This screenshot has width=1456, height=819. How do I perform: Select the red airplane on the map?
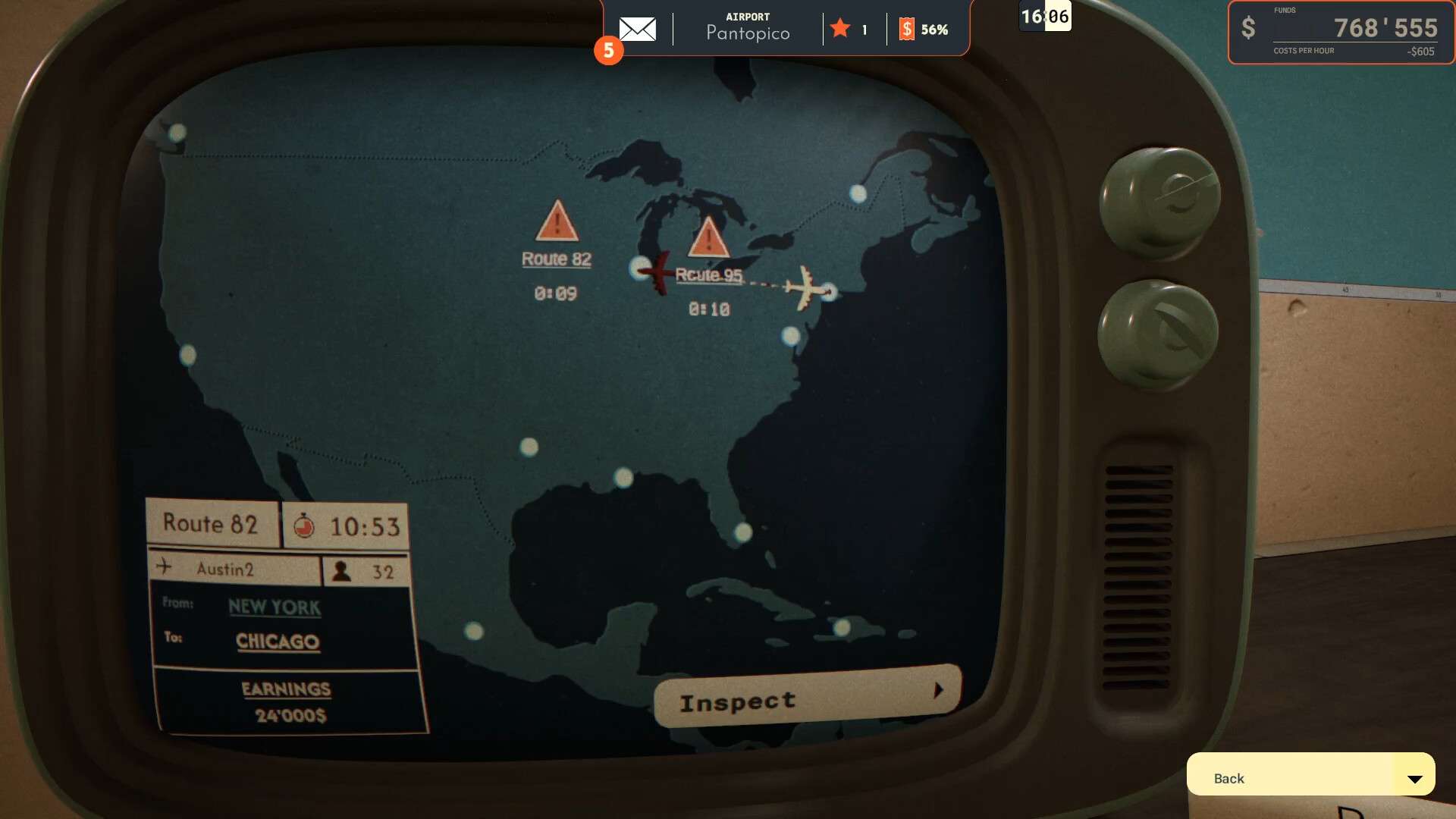657,271
